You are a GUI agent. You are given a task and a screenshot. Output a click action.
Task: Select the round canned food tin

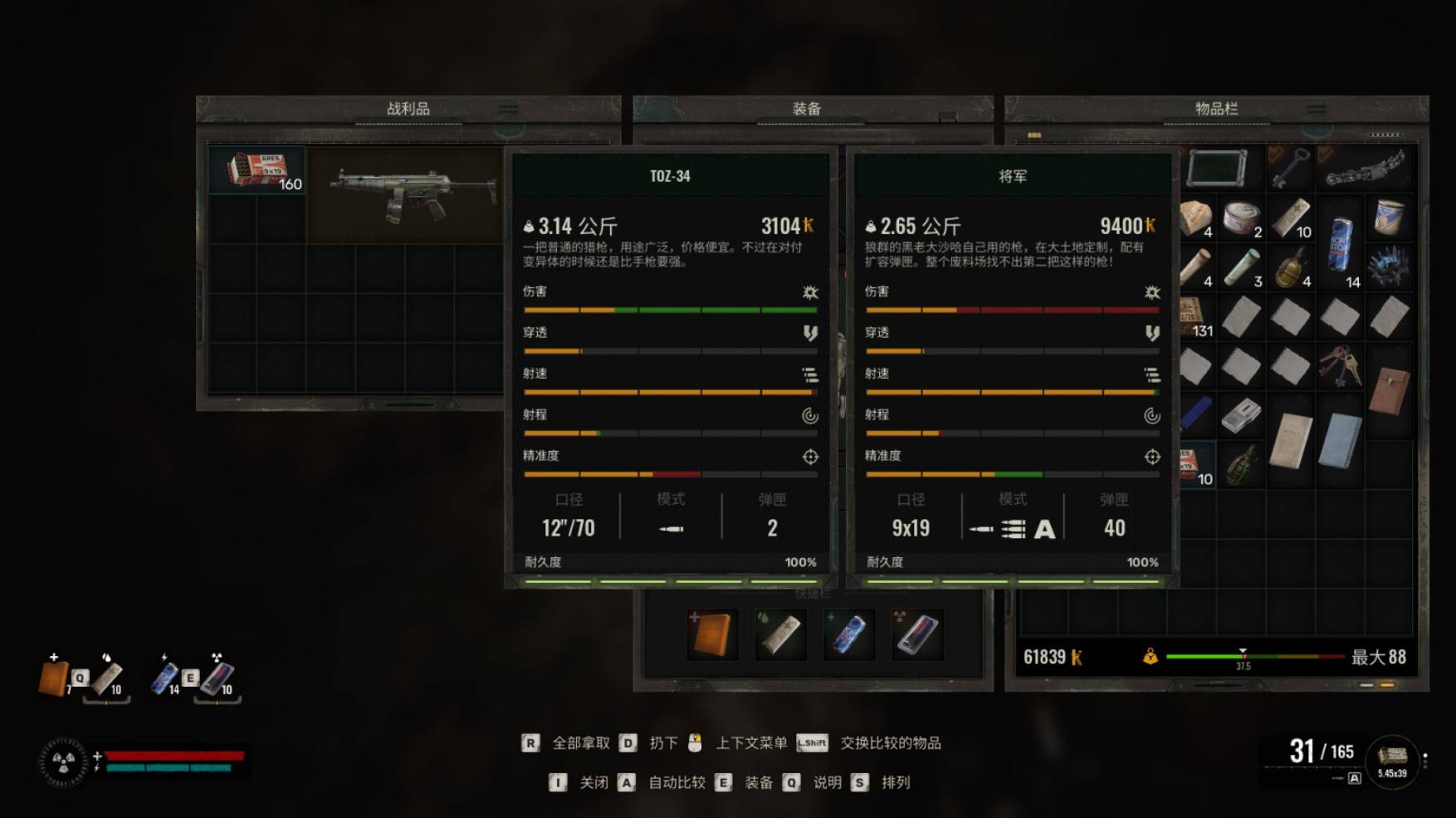click(1241, 218)
